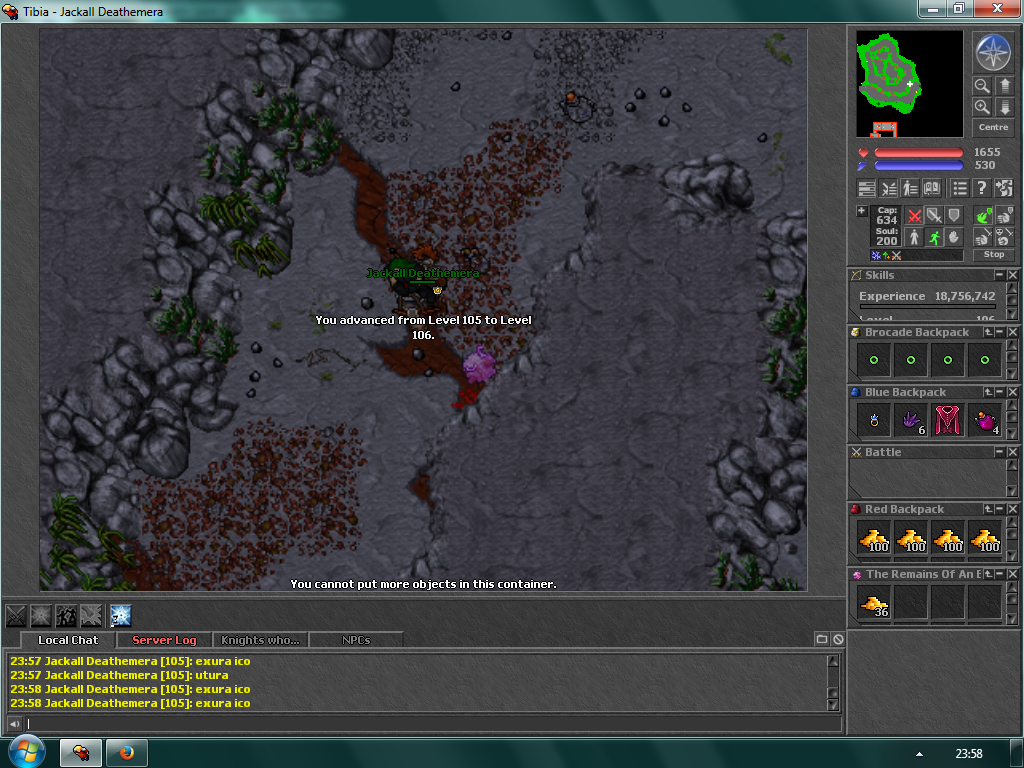
Task: Click the Centre button below the compass
Action: 993,128
